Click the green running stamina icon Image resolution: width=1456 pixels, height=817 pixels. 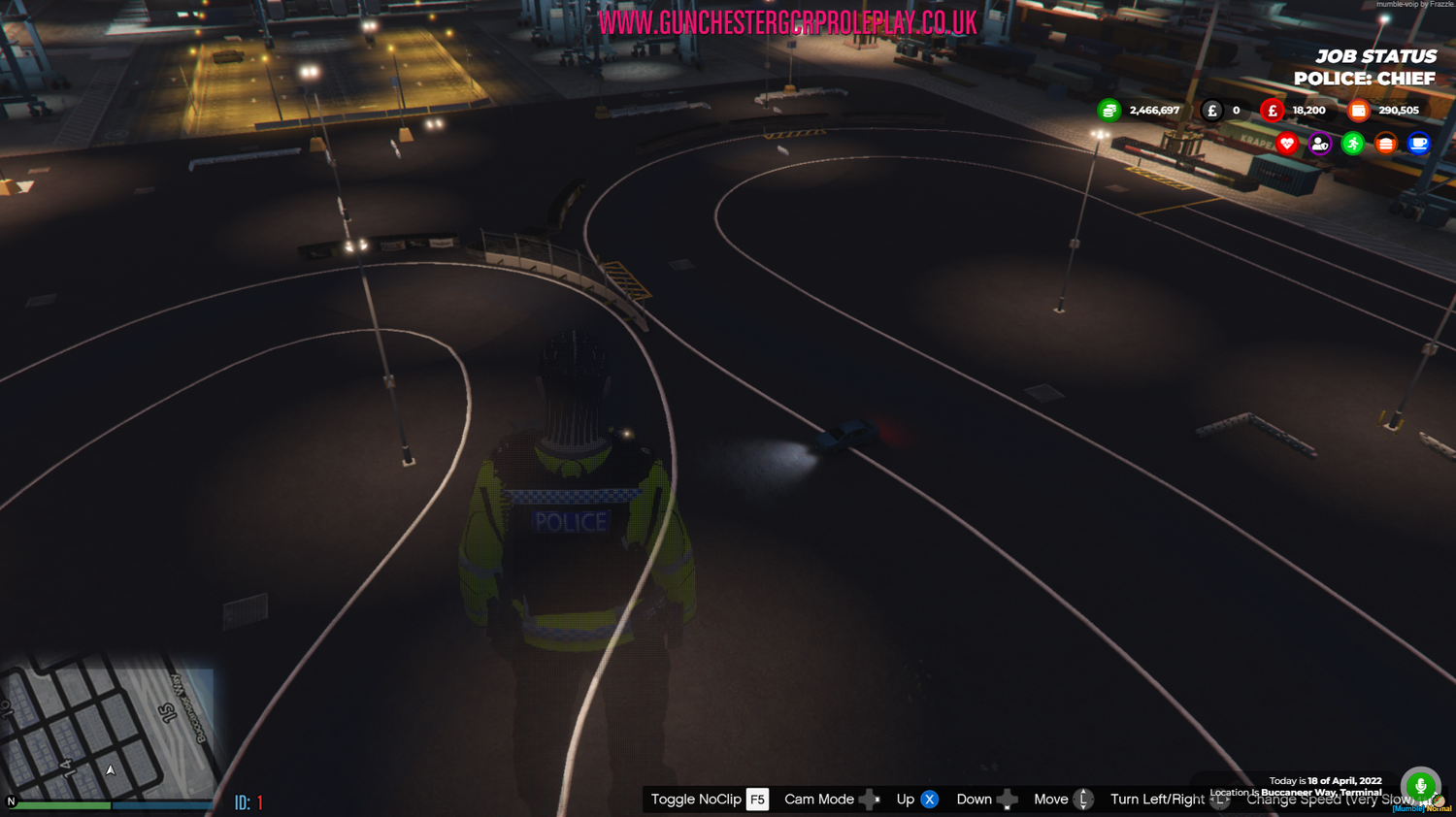(x=1353, y=144)
